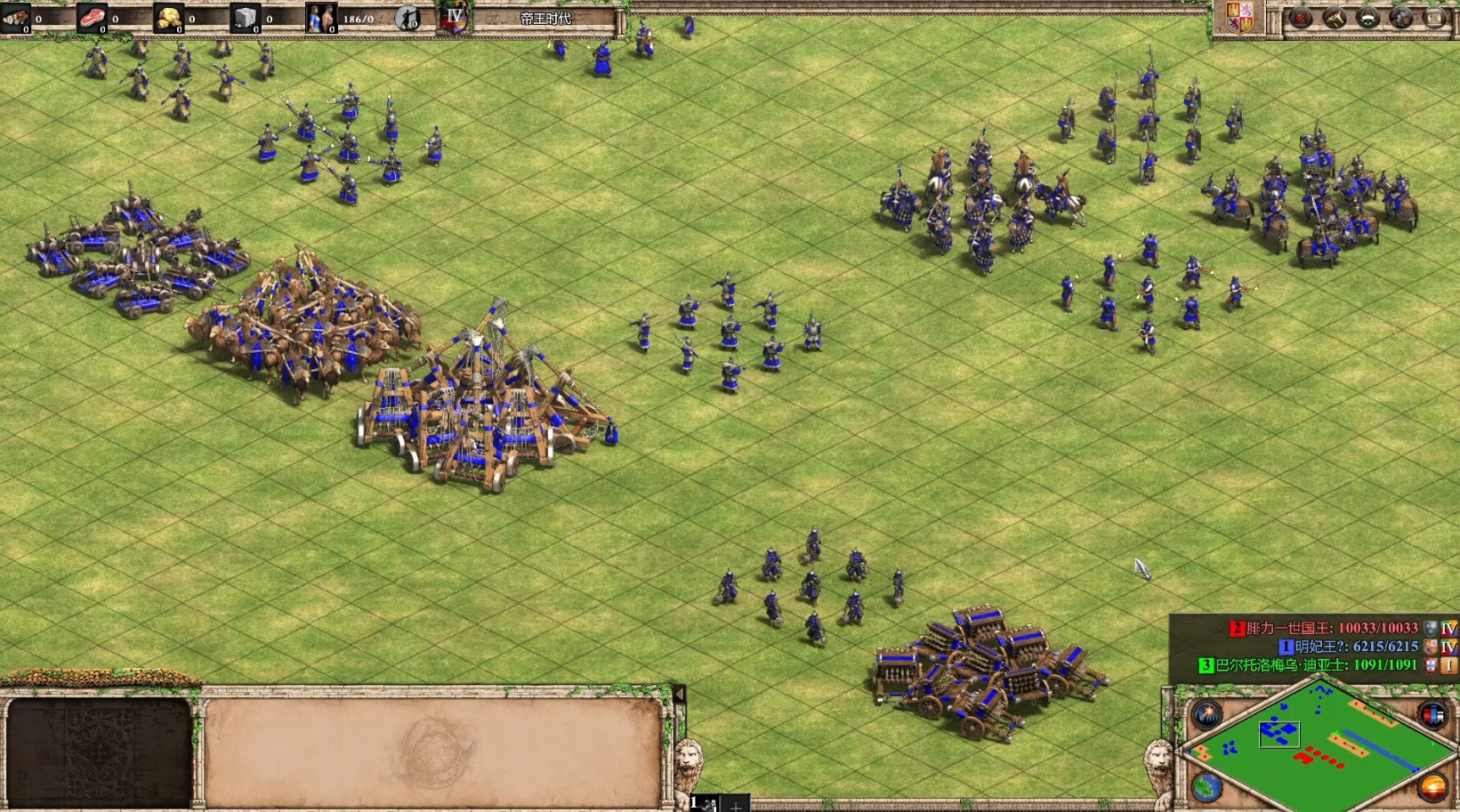Viewport: 1460px width, 812px height.
Task: Click the wood resource icon
Action: pos(16,18)
